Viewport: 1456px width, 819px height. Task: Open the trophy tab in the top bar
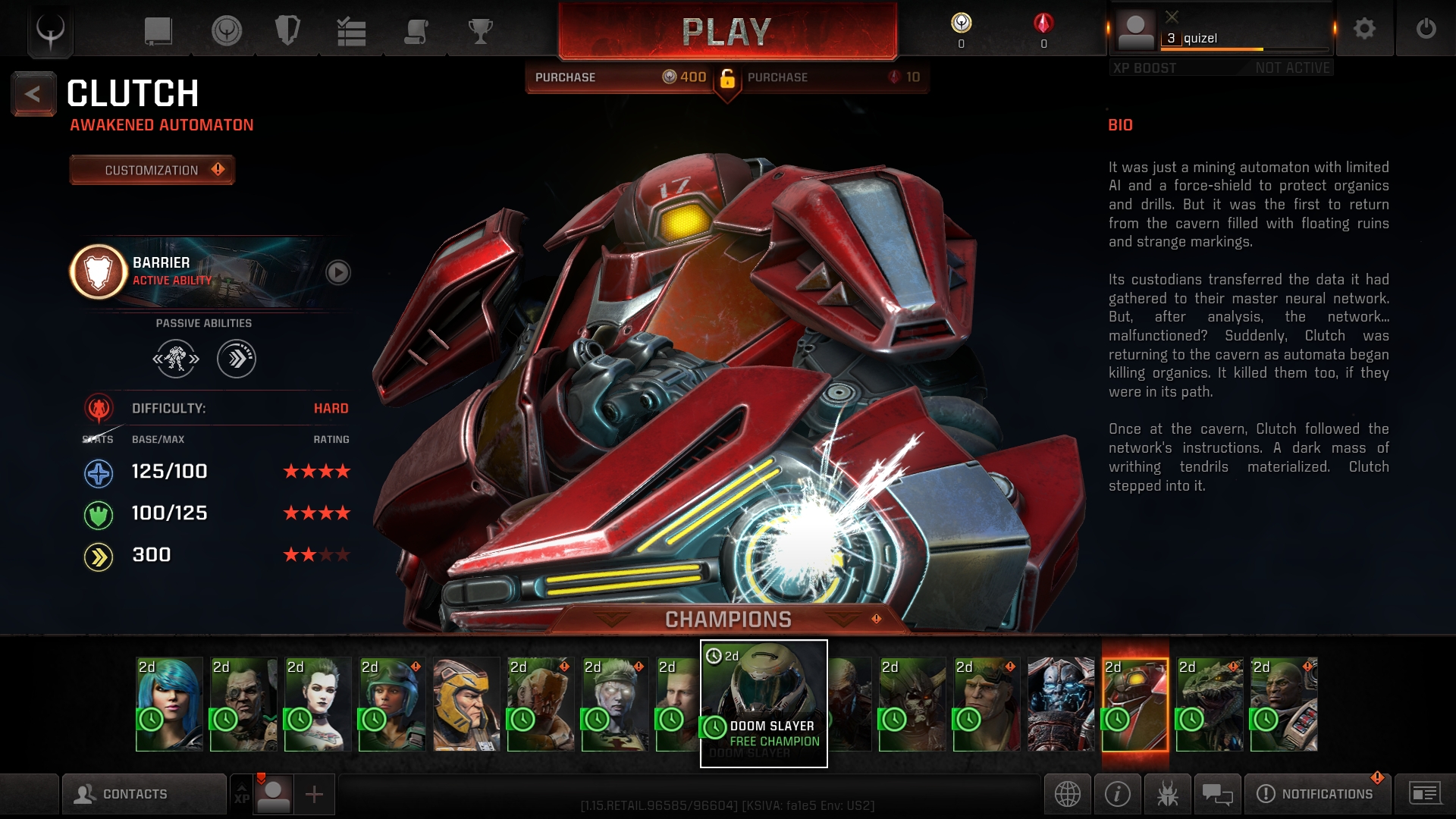point(480,31)
